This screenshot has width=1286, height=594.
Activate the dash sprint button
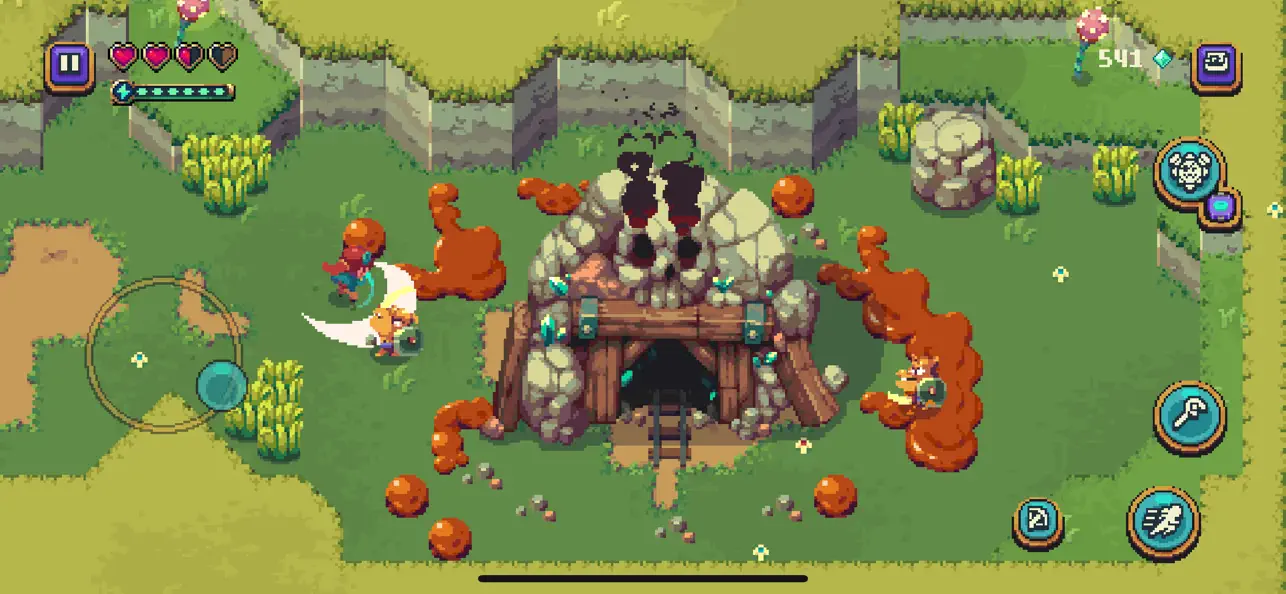[1163, 521]
